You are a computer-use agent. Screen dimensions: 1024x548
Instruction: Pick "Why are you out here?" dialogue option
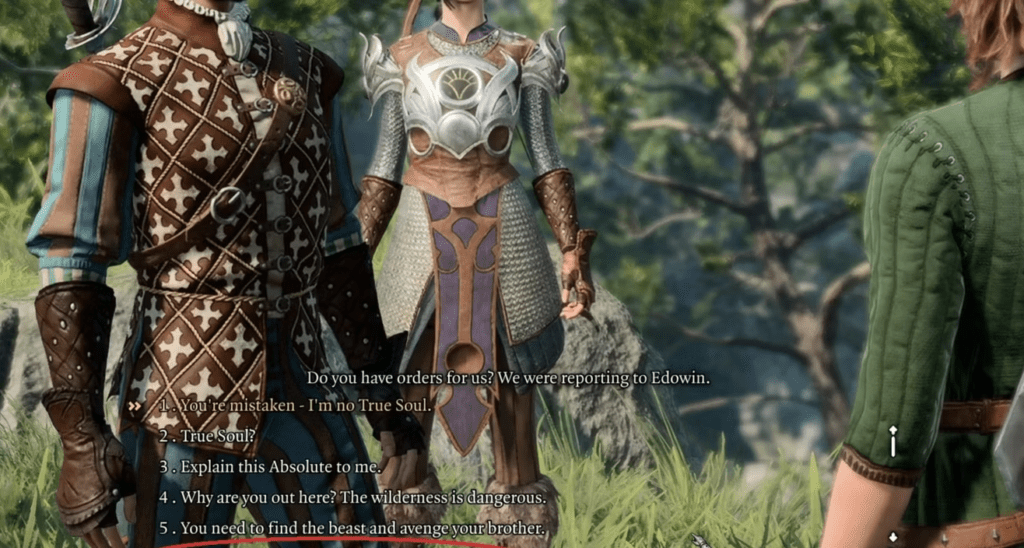pos(363,497)
